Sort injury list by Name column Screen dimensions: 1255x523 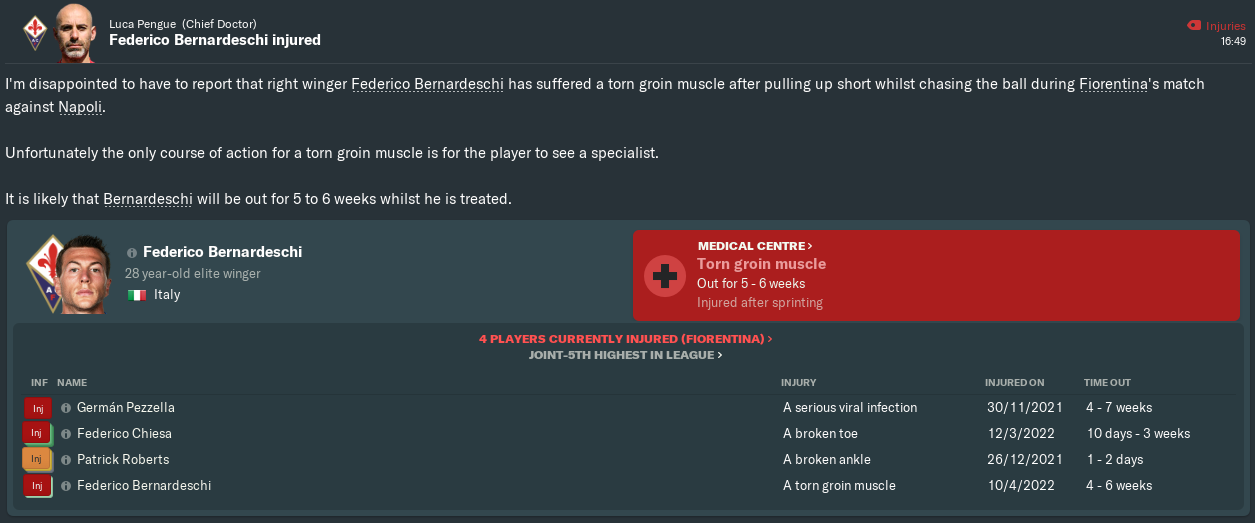tap(72, 383)
